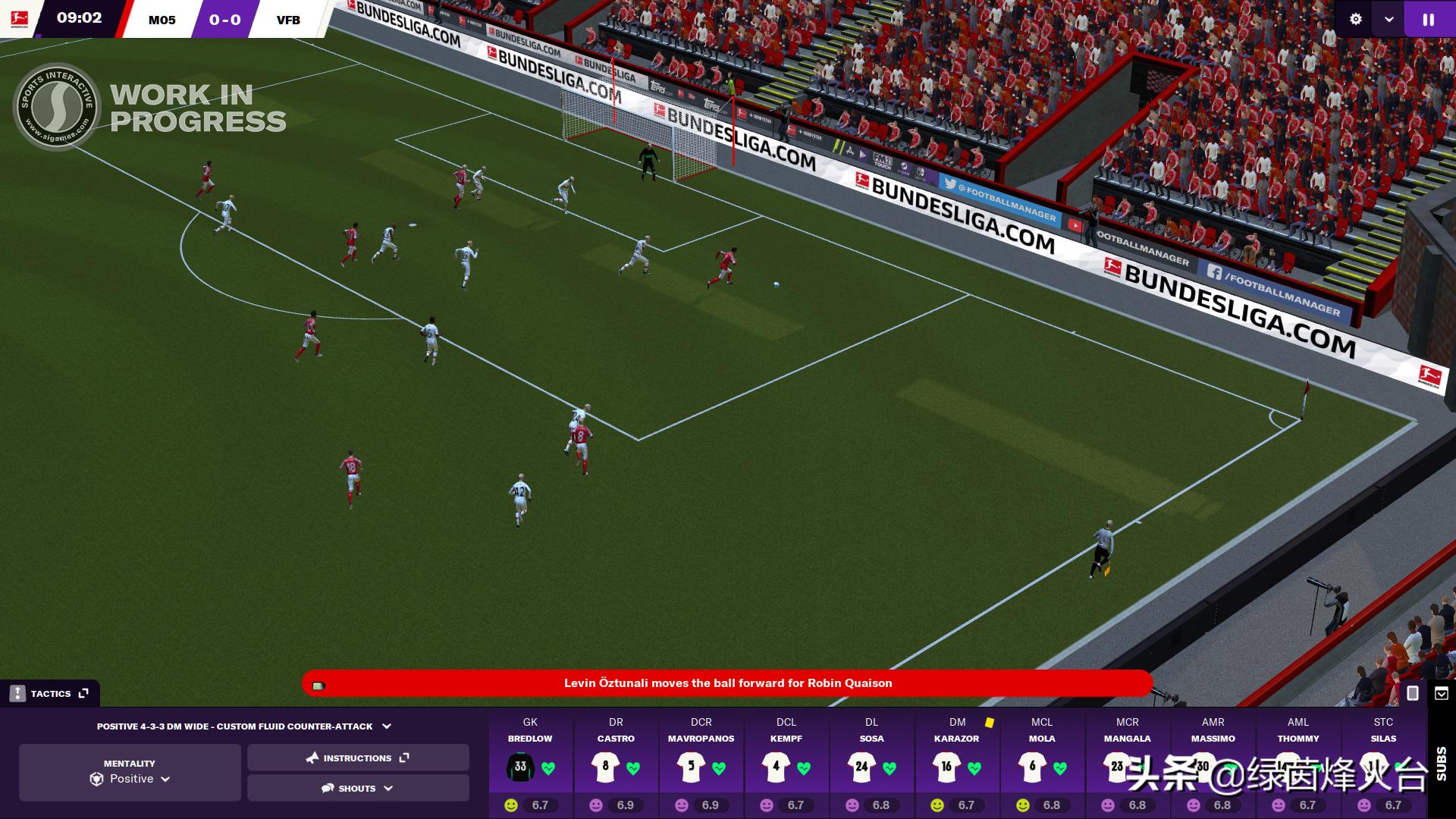Click the score display 0-0
The image size is (1456, 819).
[224, 20]
